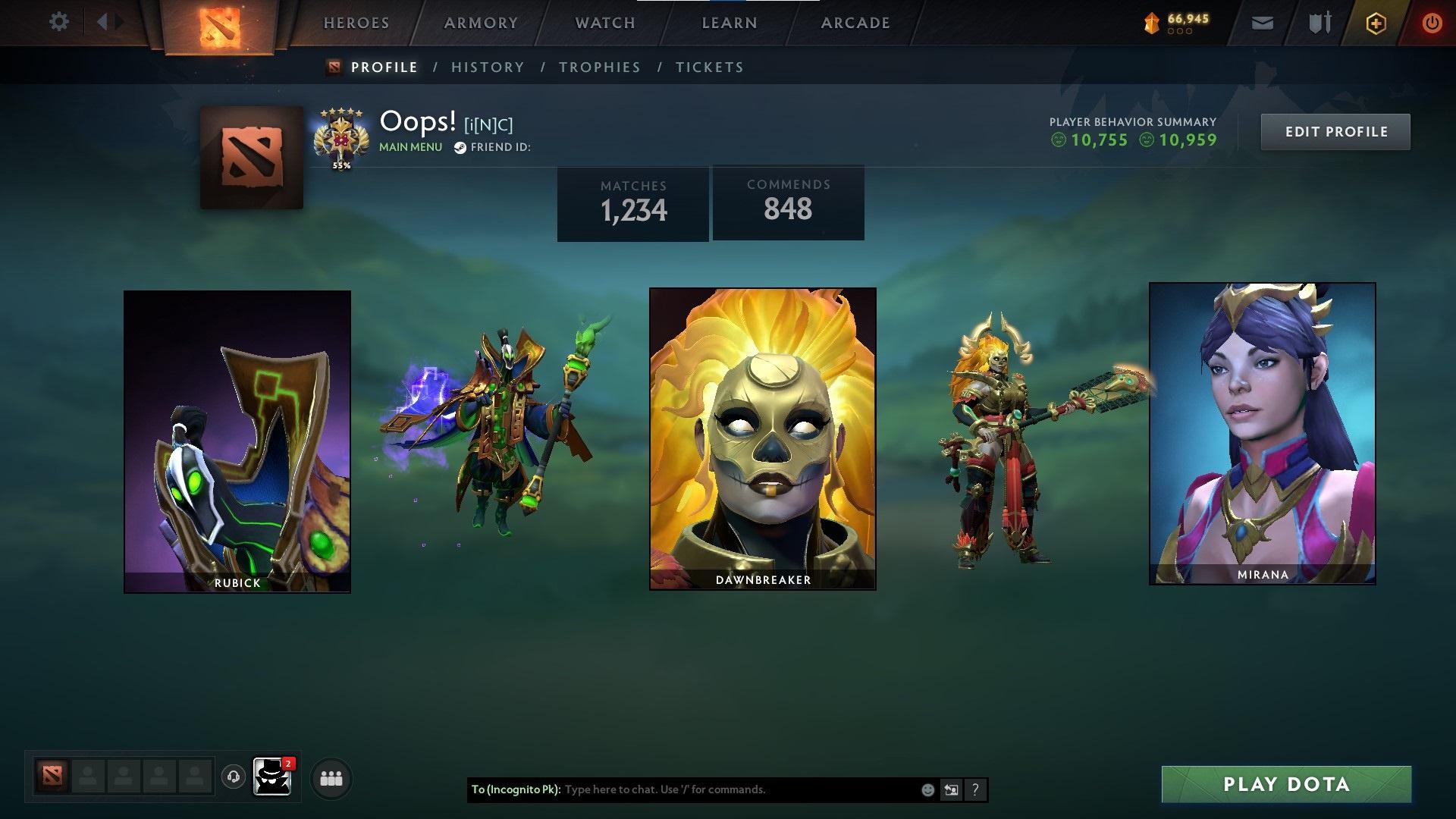Open the MAIN MENU label under player name
Viewport: 1456px width, 819px height.
coord(409,147)
